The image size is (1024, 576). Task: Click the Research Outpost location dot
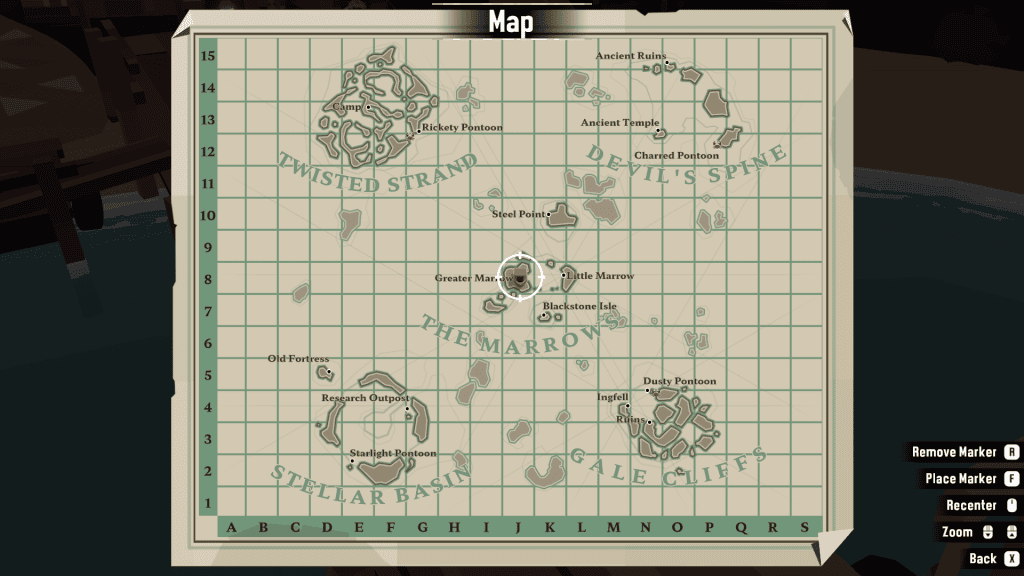[408, 408]
